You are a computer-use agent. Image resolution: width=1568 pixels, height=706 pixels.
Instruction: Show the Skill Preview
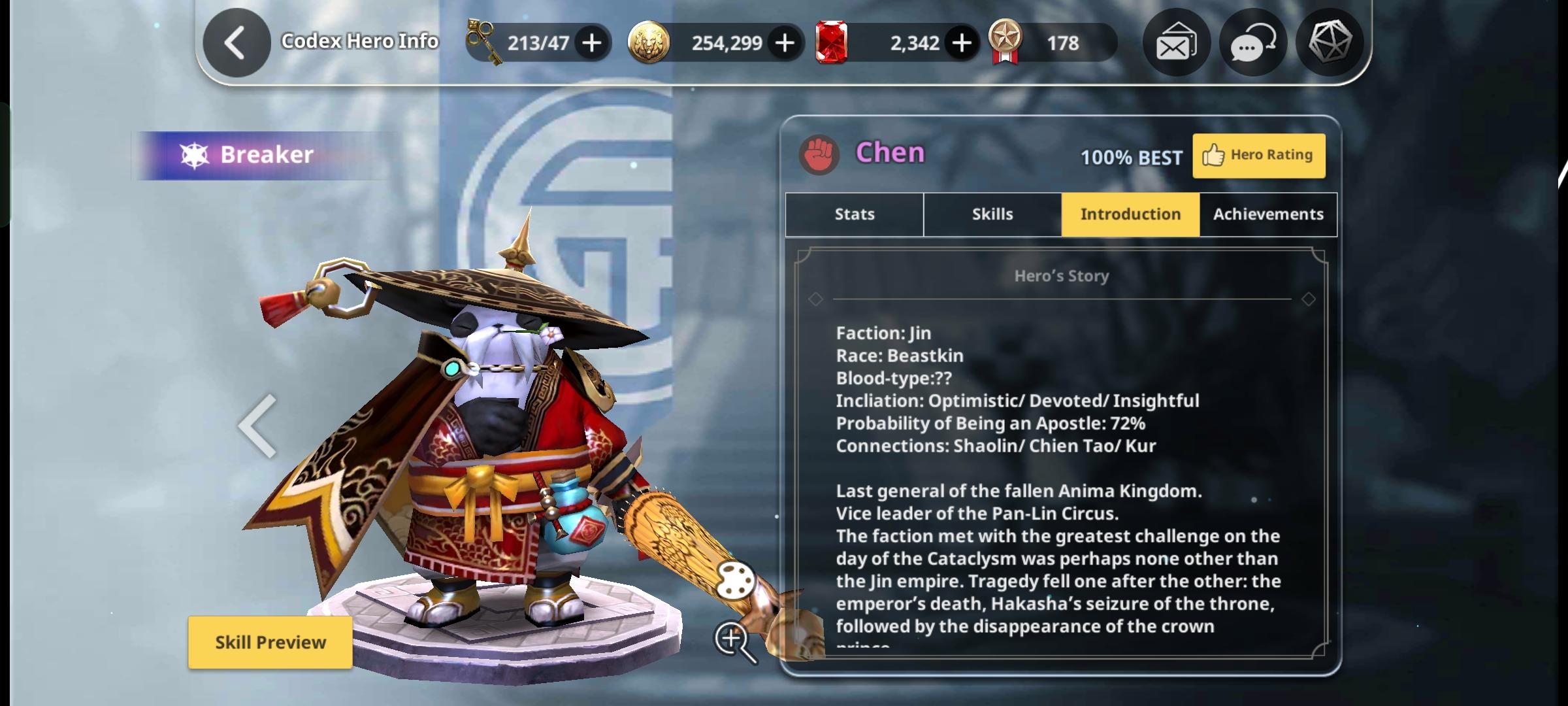click(x=270, y=642)
